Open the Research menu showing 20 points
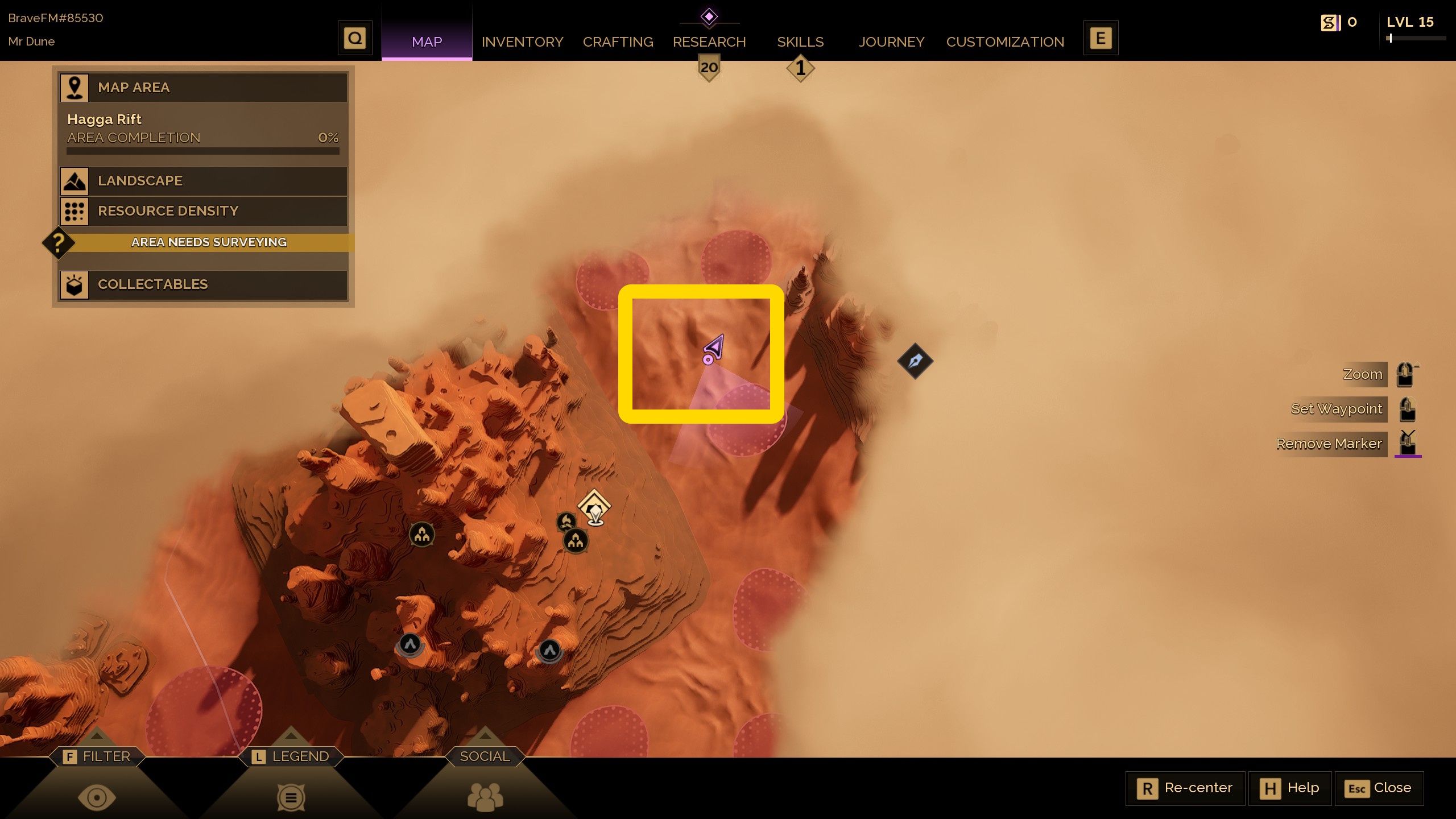The image size is (1456, 819). [709, 42]
